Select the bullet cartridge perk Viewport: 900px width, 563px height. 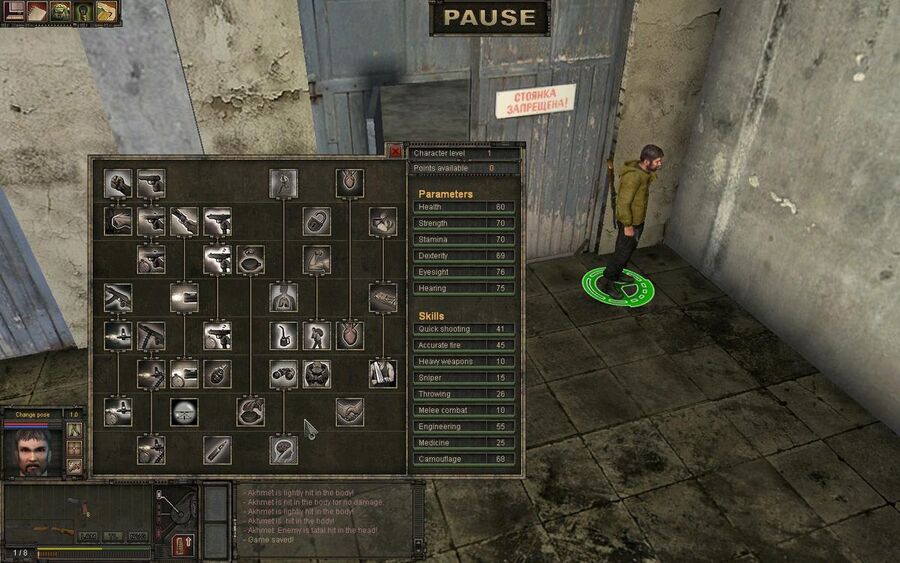(x=217, y=450)
